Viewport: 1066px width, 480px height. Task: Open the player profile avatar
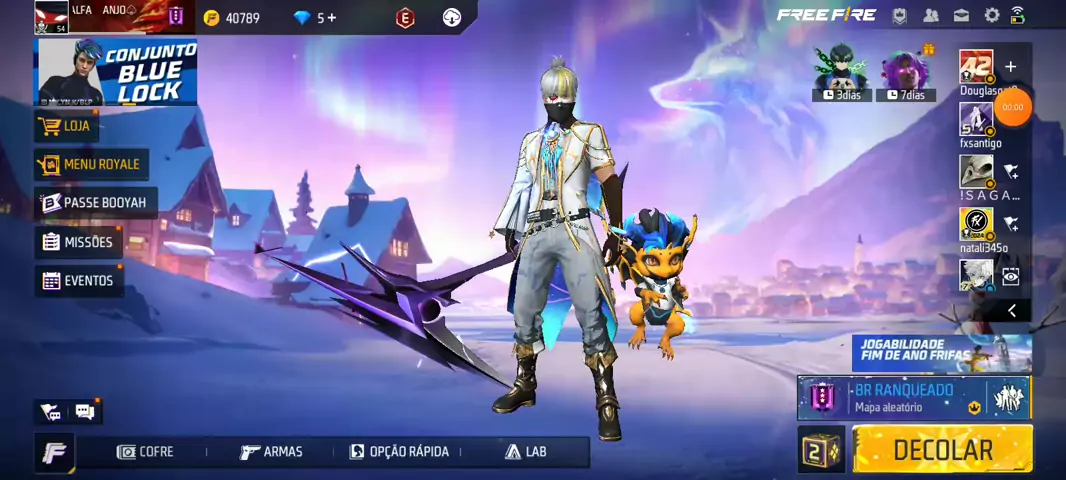click(52, 16)
